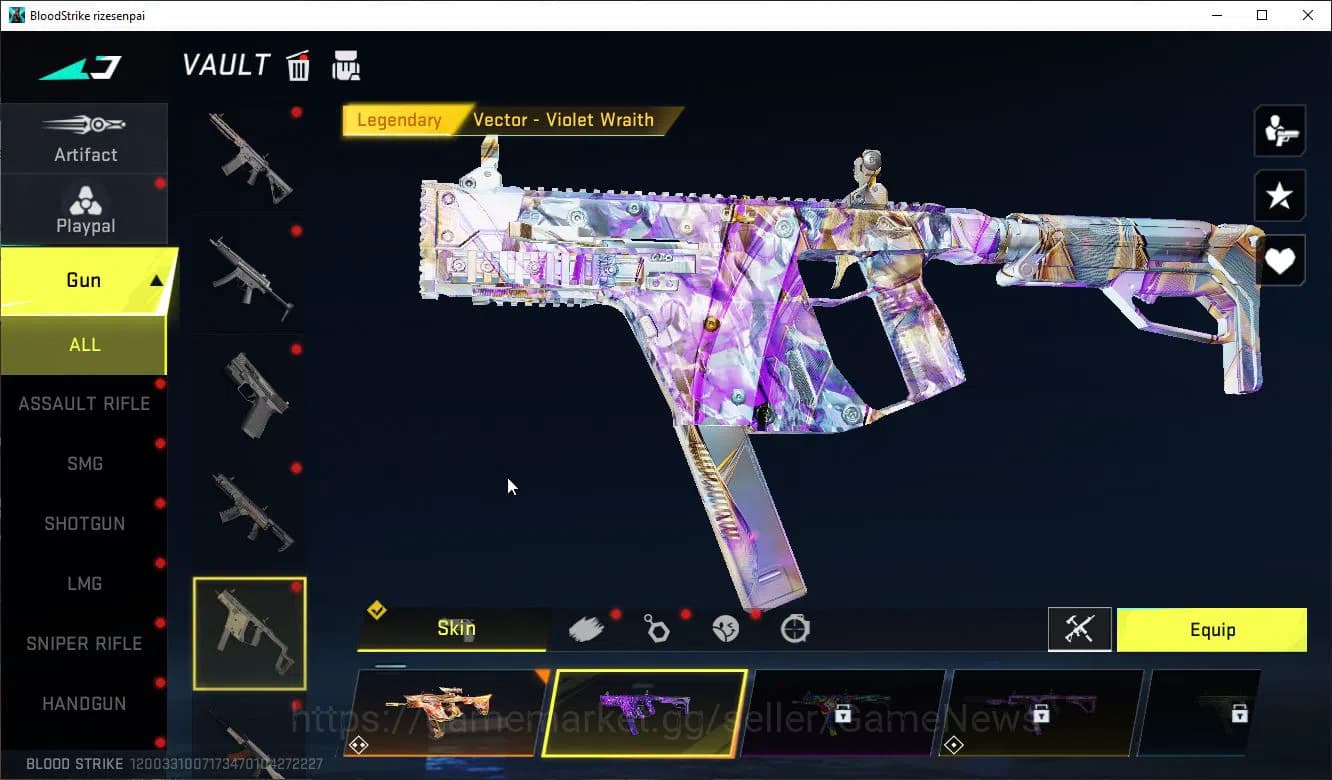Close the BloodStrike window

point(1308,15)
